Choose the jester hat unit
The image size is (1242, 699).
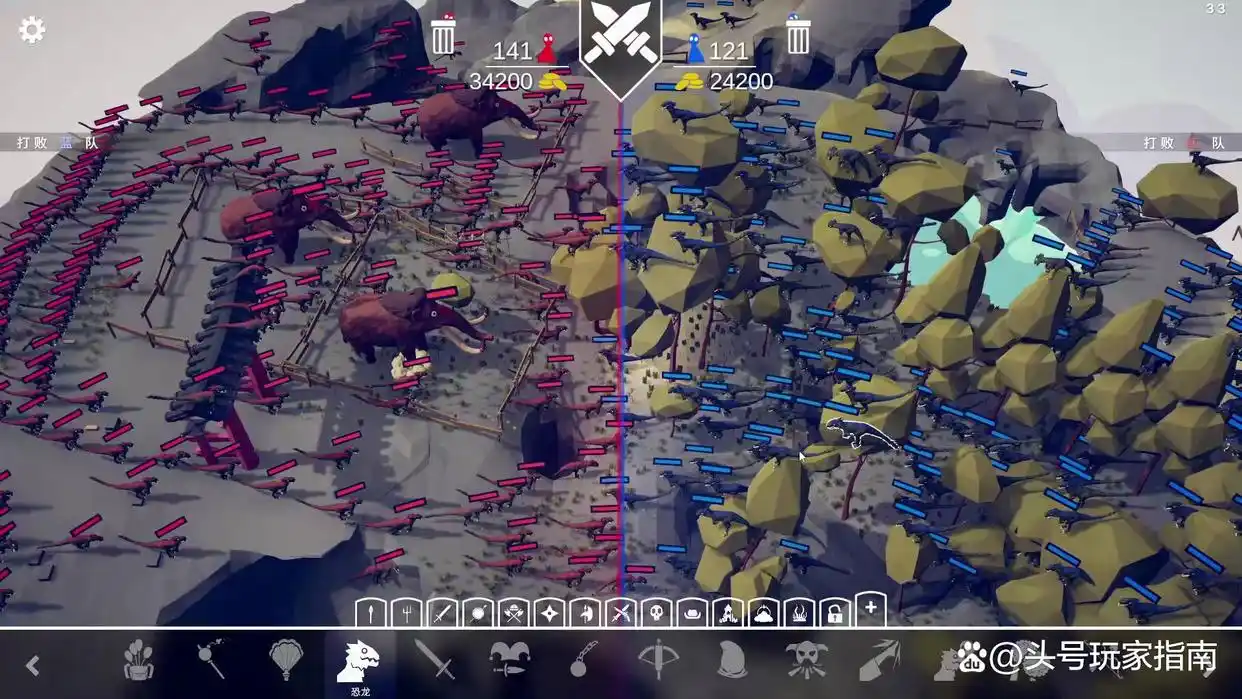click(x=509, y=660)
